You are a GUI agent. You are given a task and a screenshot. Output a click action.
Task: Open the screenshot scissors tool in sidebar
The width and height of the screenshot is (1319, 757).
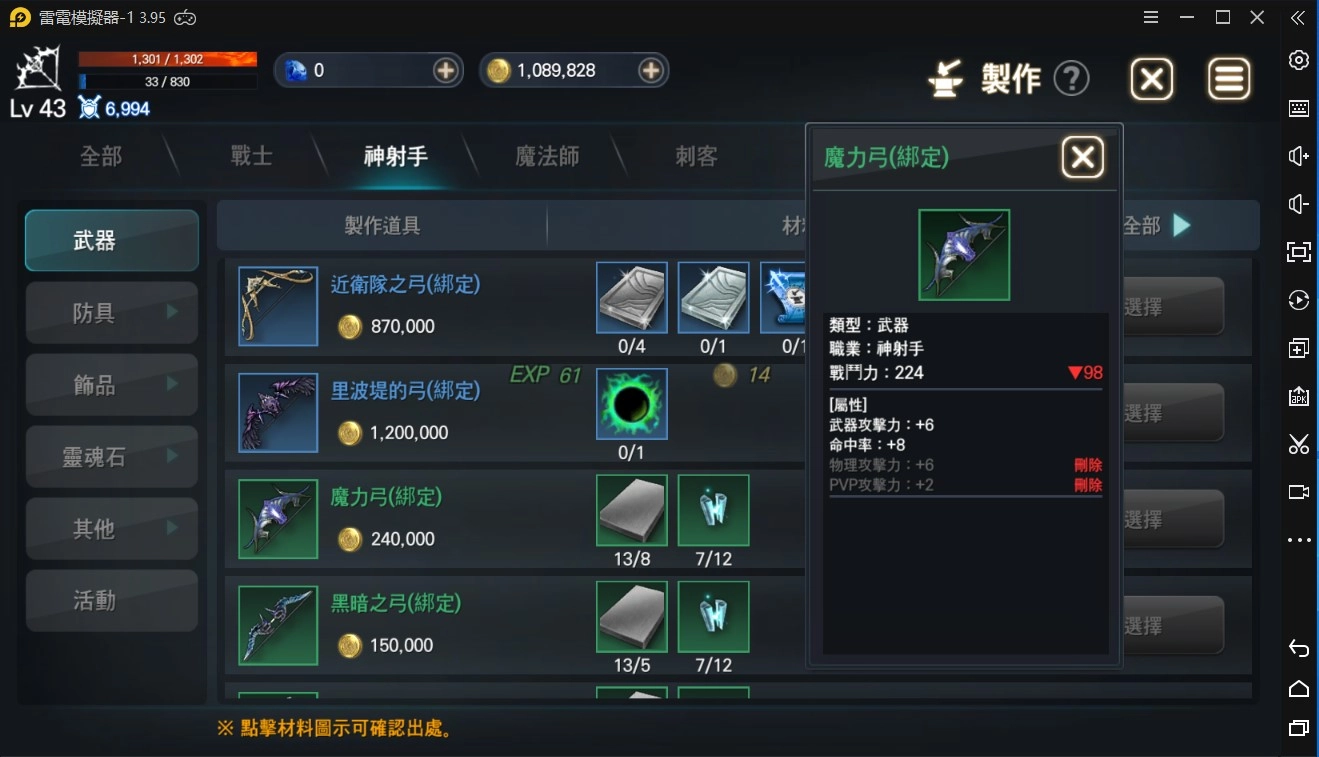click(x=1298, y=444)
